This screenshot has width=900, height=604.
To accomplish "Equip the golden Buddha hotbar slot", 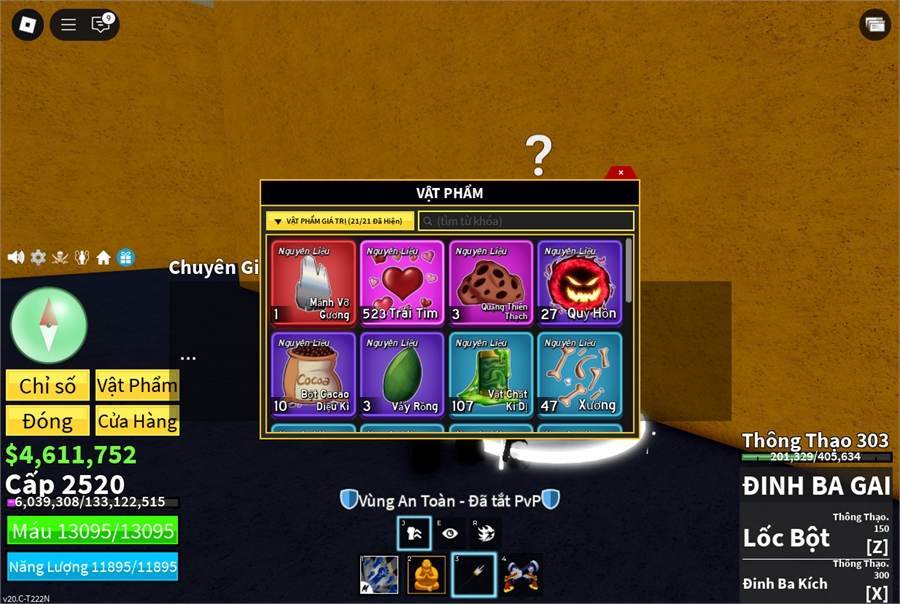I will click(426, 574).
